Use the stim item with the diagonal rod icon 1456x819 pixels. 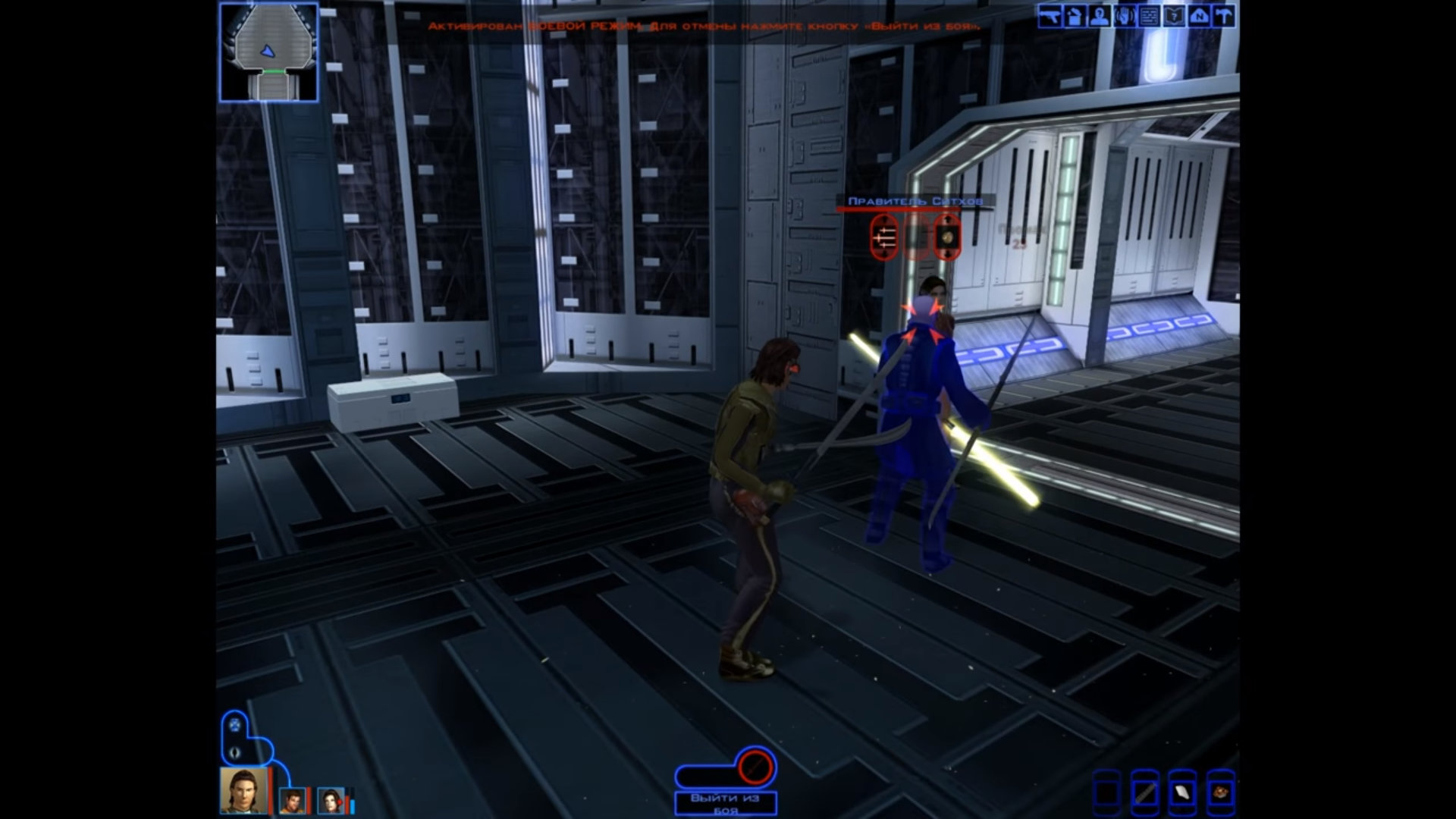click(1145, 793)
